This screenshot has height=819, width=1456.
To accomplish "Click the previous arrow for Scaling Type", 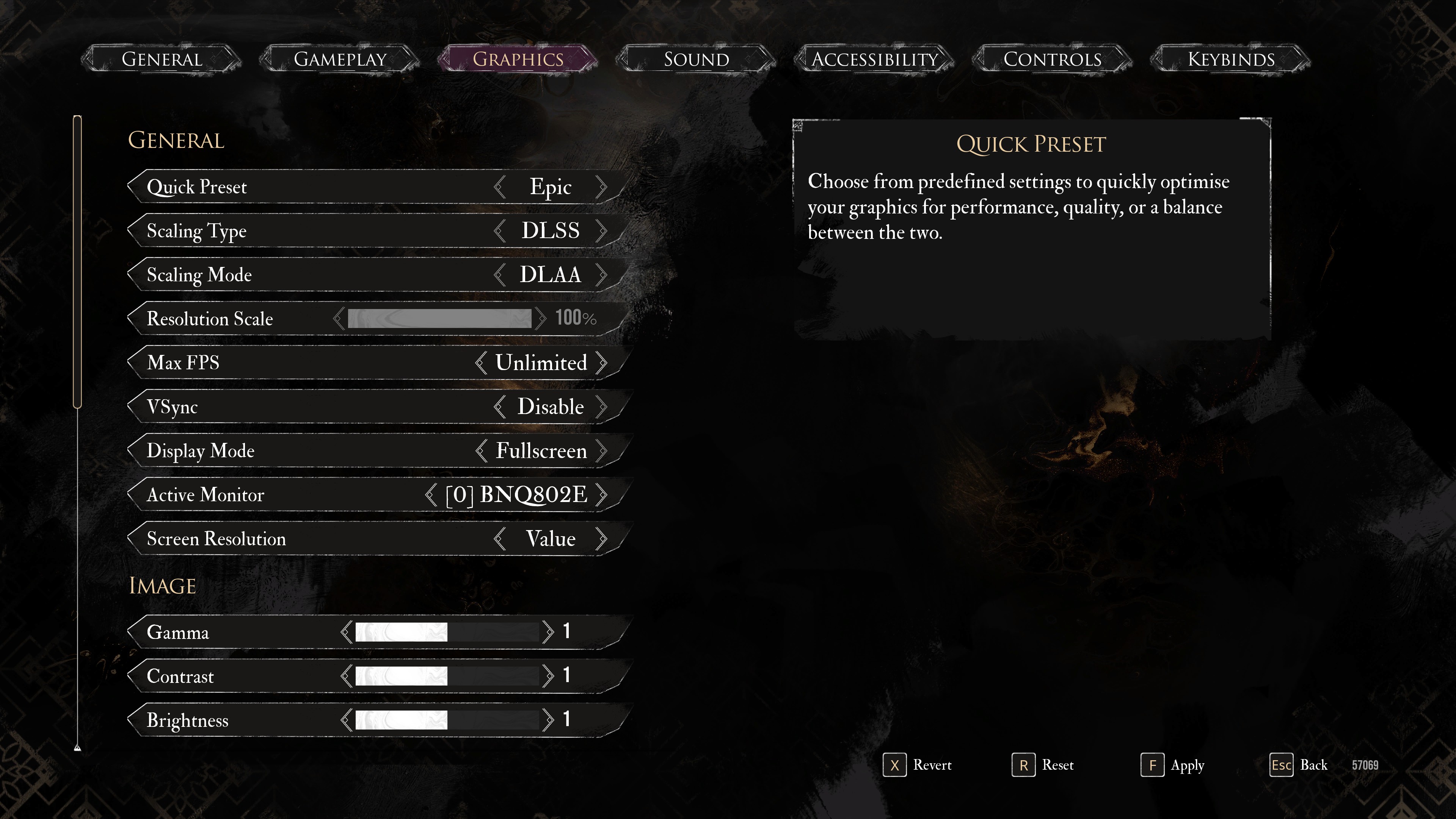I will point(499,231).
